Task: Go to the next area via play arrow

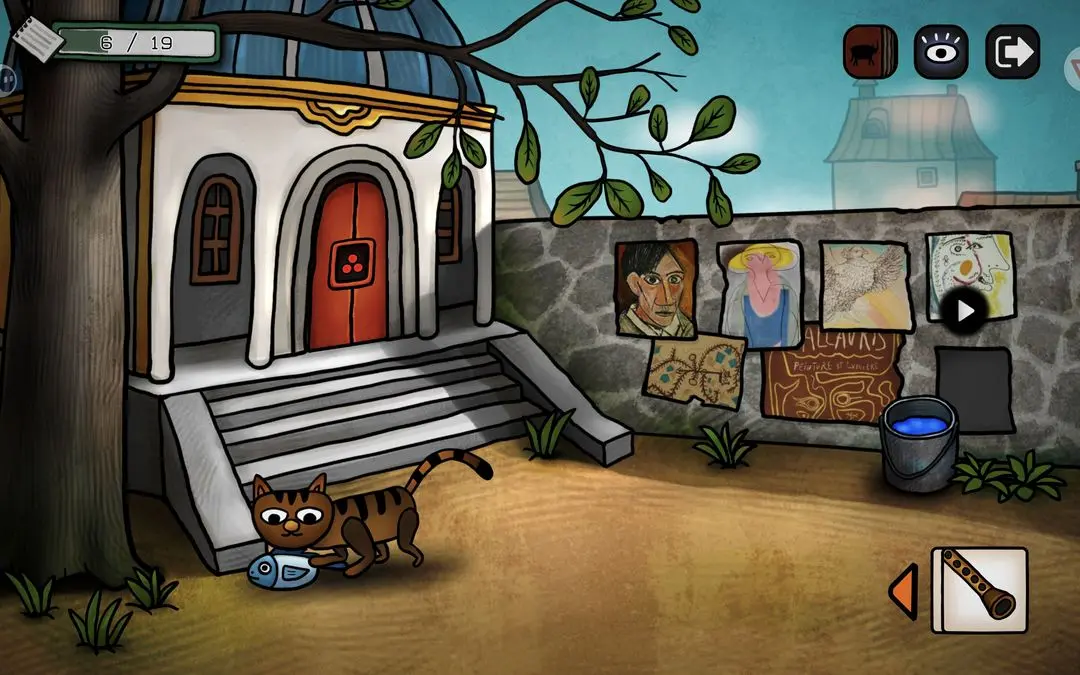Action: (965, 311)
